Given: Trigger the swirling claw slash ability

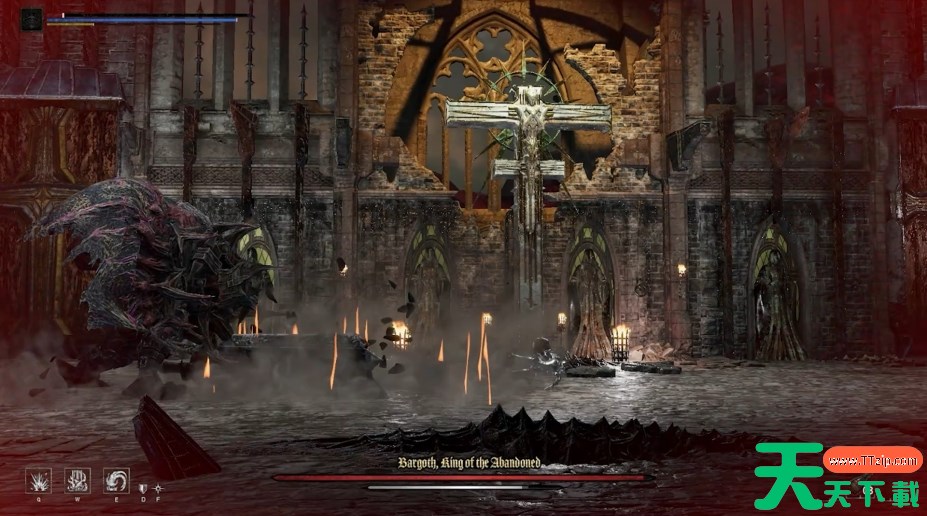Looking at the screenshot, I should tap(116, 481).
